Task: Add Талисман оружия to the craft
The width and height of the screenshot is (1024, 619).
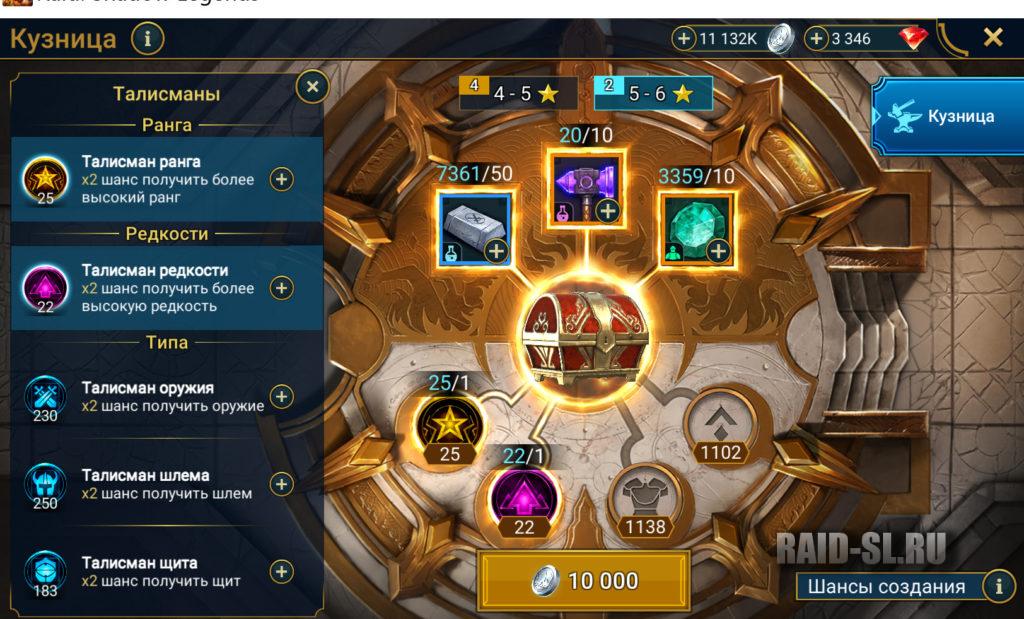Action: tap(282, 397)
